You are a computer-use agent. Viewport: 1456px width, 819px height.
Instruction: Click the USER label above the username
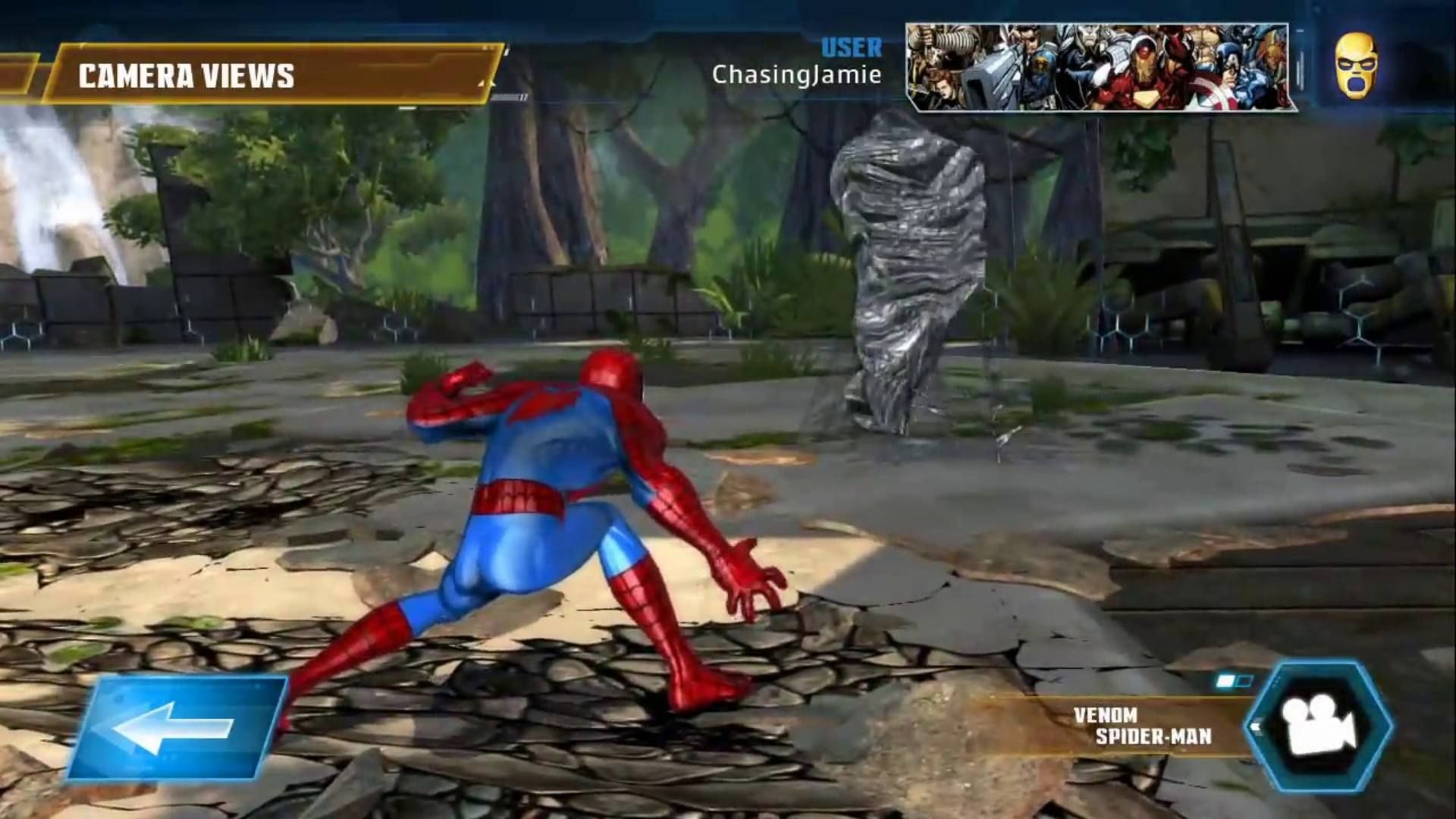point(850,49)
